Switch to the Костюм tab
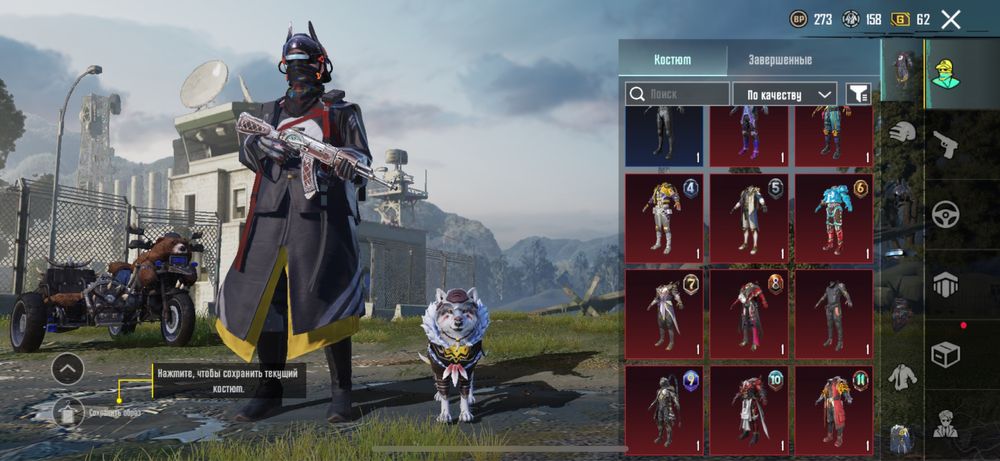This screenshot has height=461, width=1000. [x=672, y=60]
